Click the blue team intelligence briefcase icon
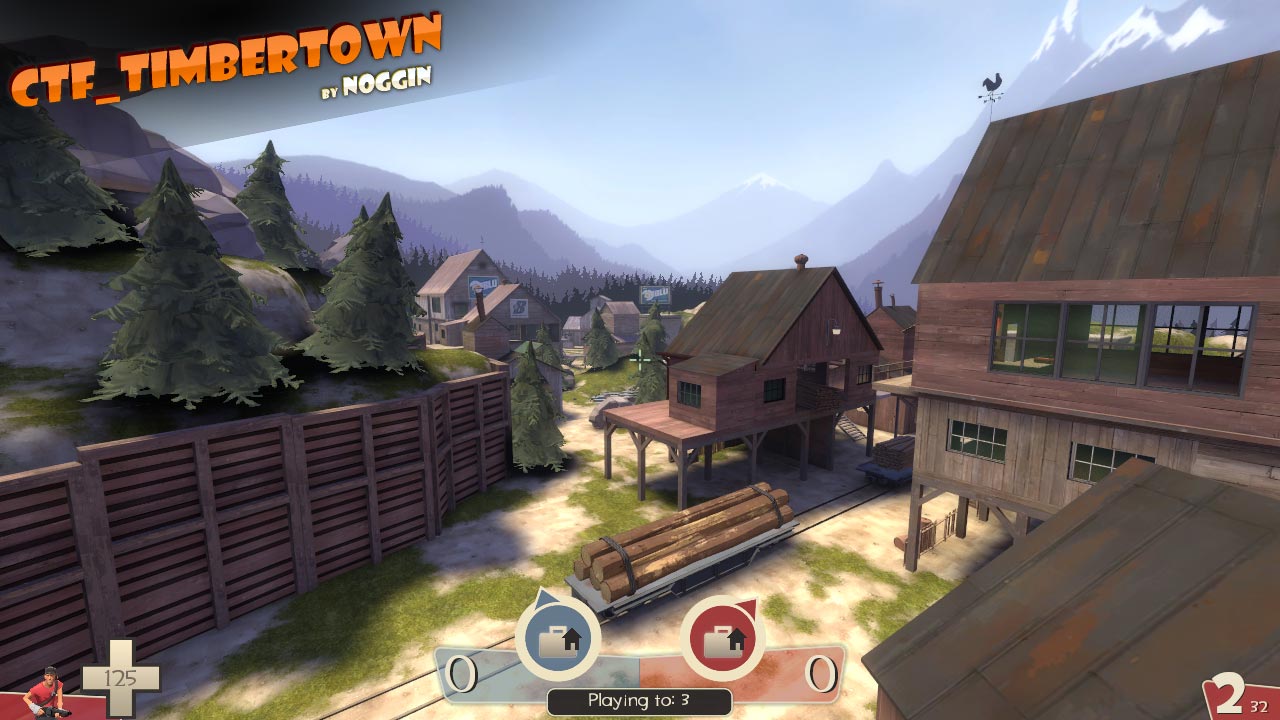 point(557,637)
